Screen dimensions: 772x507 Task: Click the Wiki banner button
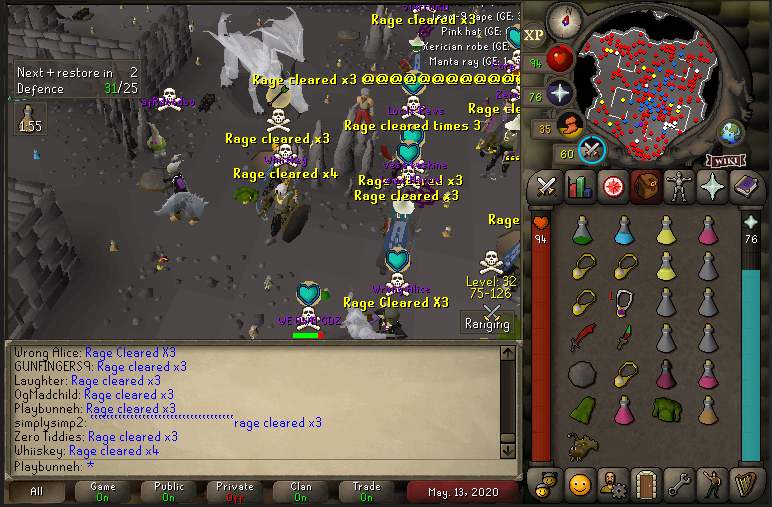(726, 160)
